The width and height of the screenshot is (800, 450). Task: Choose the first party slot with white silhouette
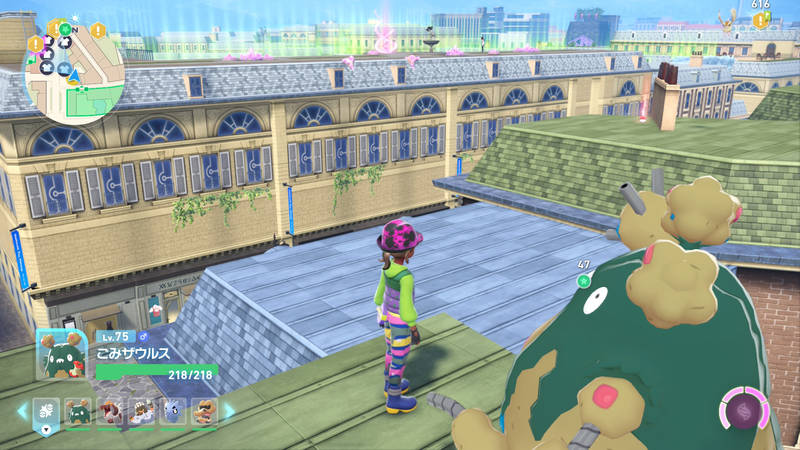point(47,410)
